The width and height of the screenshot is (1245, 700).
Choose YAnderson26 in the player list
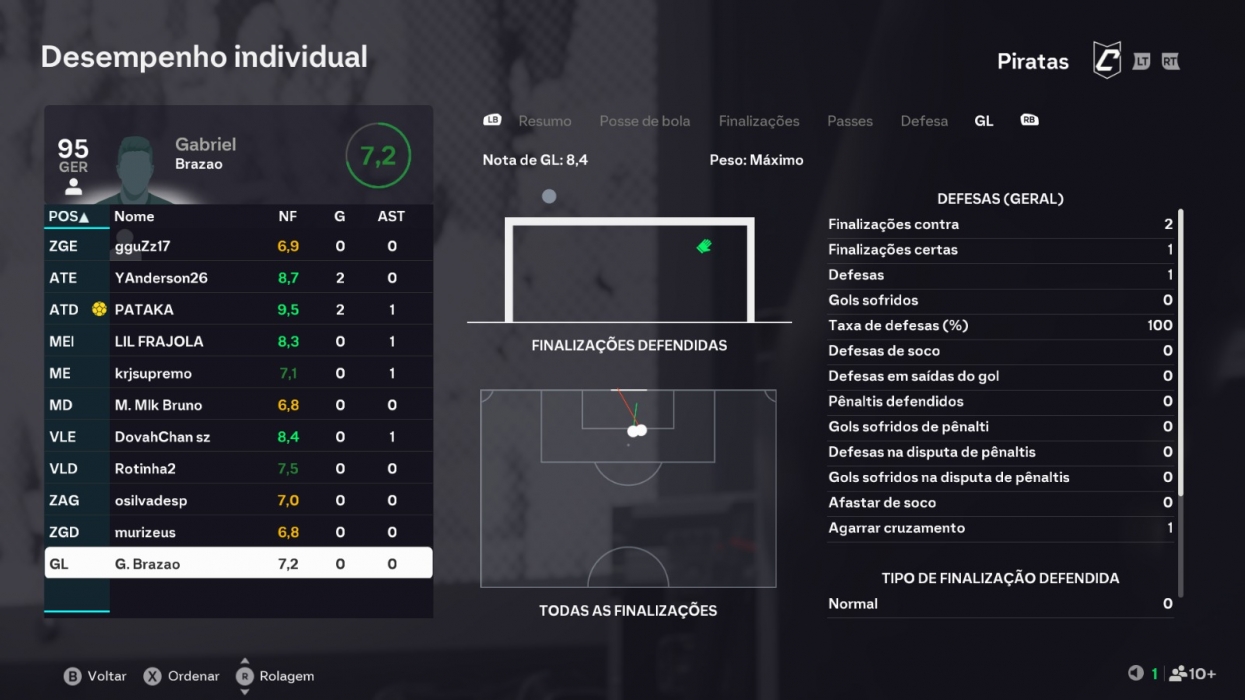[x=238, y=278]
